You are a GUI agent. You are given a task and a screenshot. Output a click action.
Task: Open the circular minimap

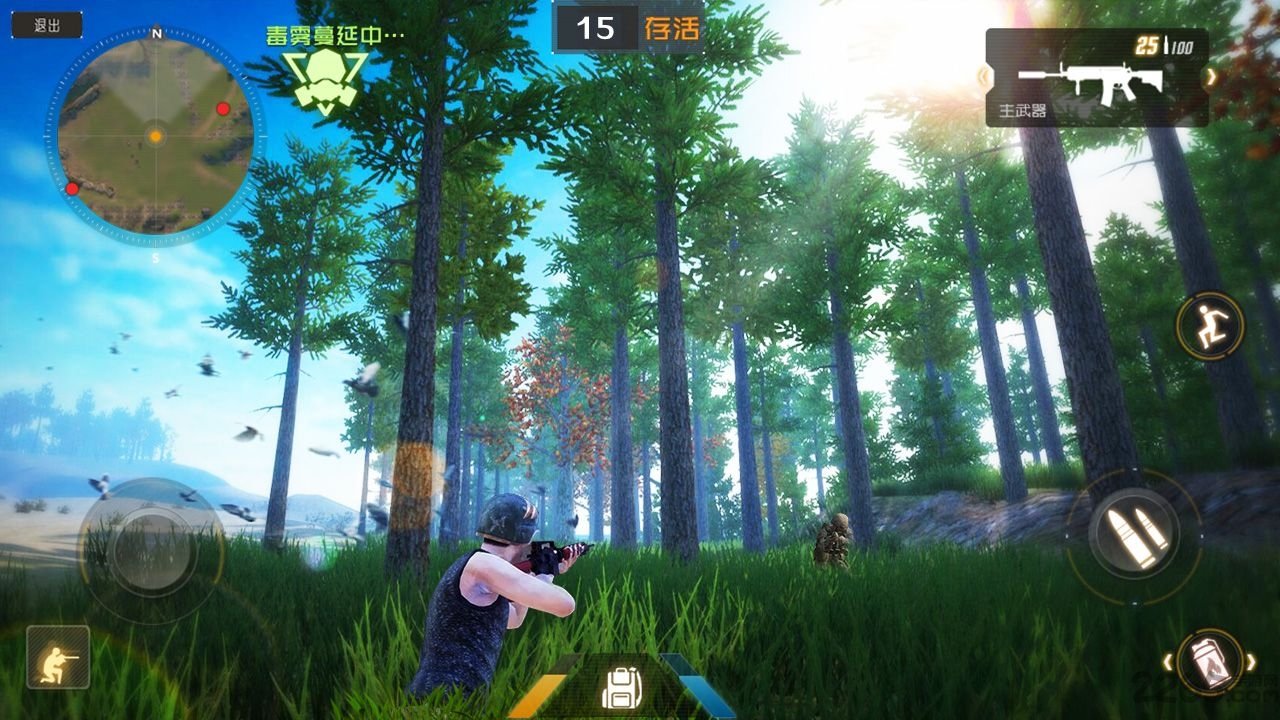pos(155,135)
